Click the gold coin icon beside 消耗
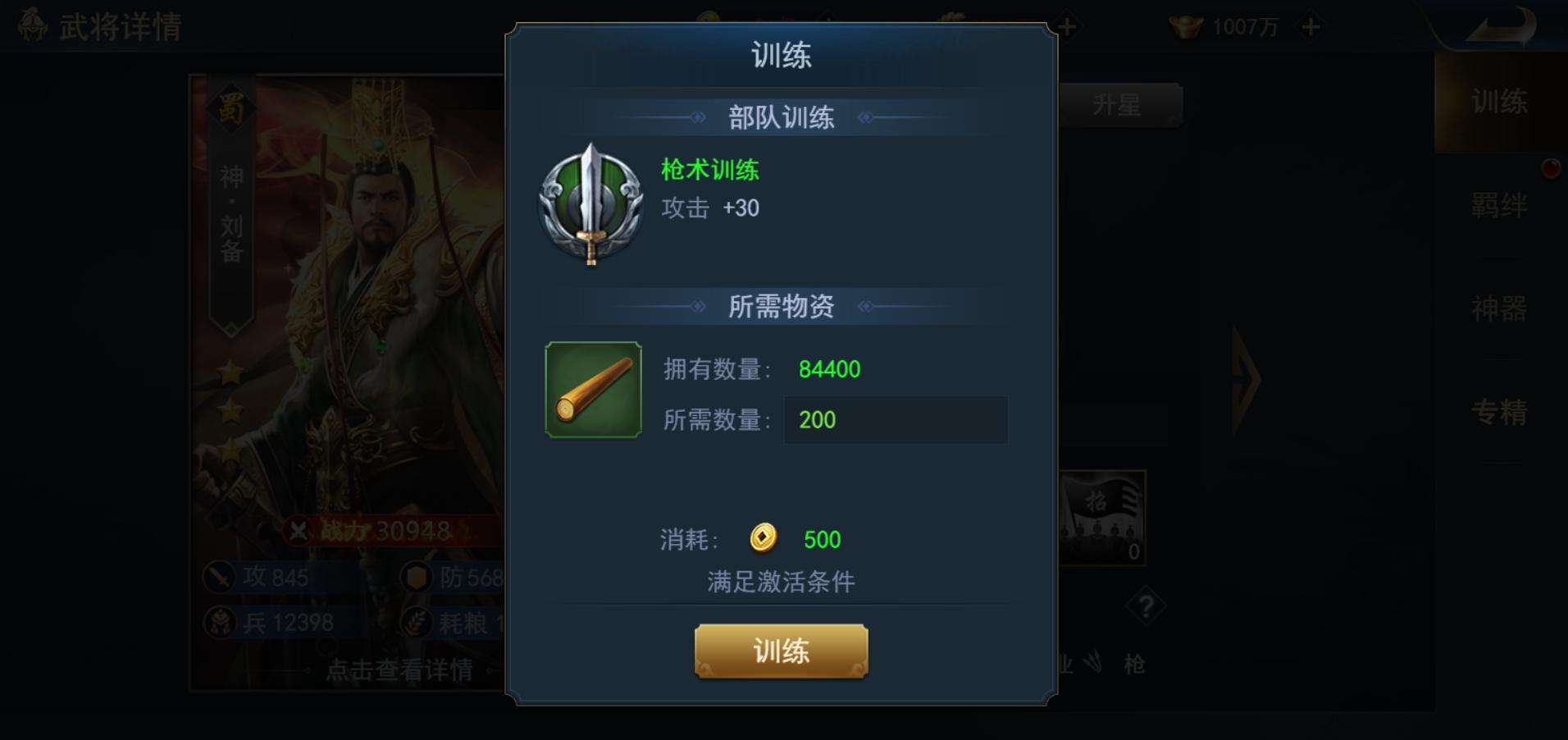Image resolution: width=1568 pixels, height=740 pixels. coord(761,539)
